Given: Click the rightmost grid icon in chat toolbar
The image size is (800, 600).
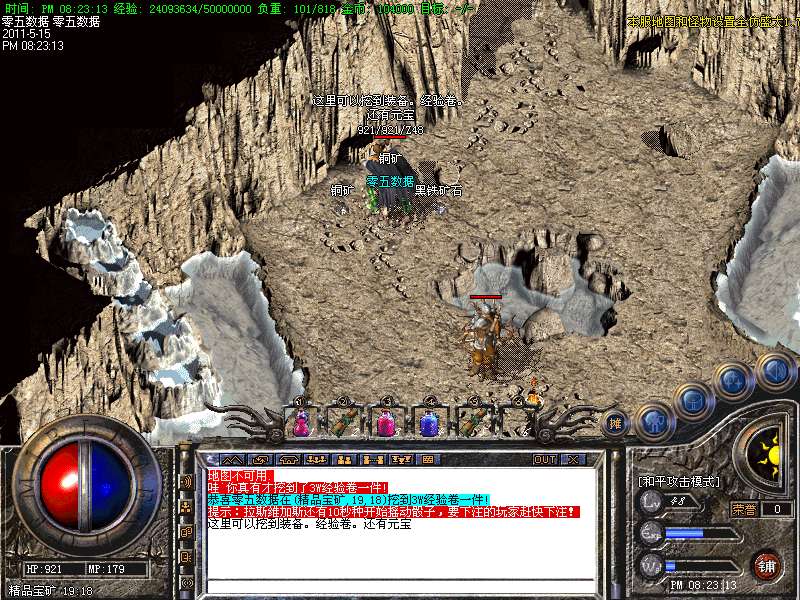Looking at the screenshot, I should 427,459.
